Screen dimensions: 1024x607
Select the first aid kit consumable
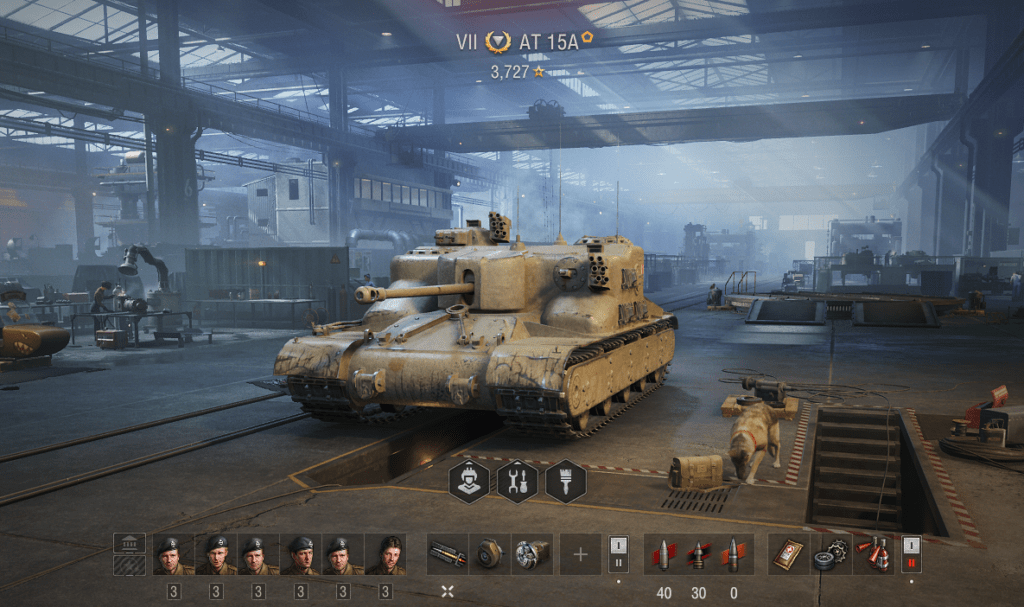tap(787, 554)
